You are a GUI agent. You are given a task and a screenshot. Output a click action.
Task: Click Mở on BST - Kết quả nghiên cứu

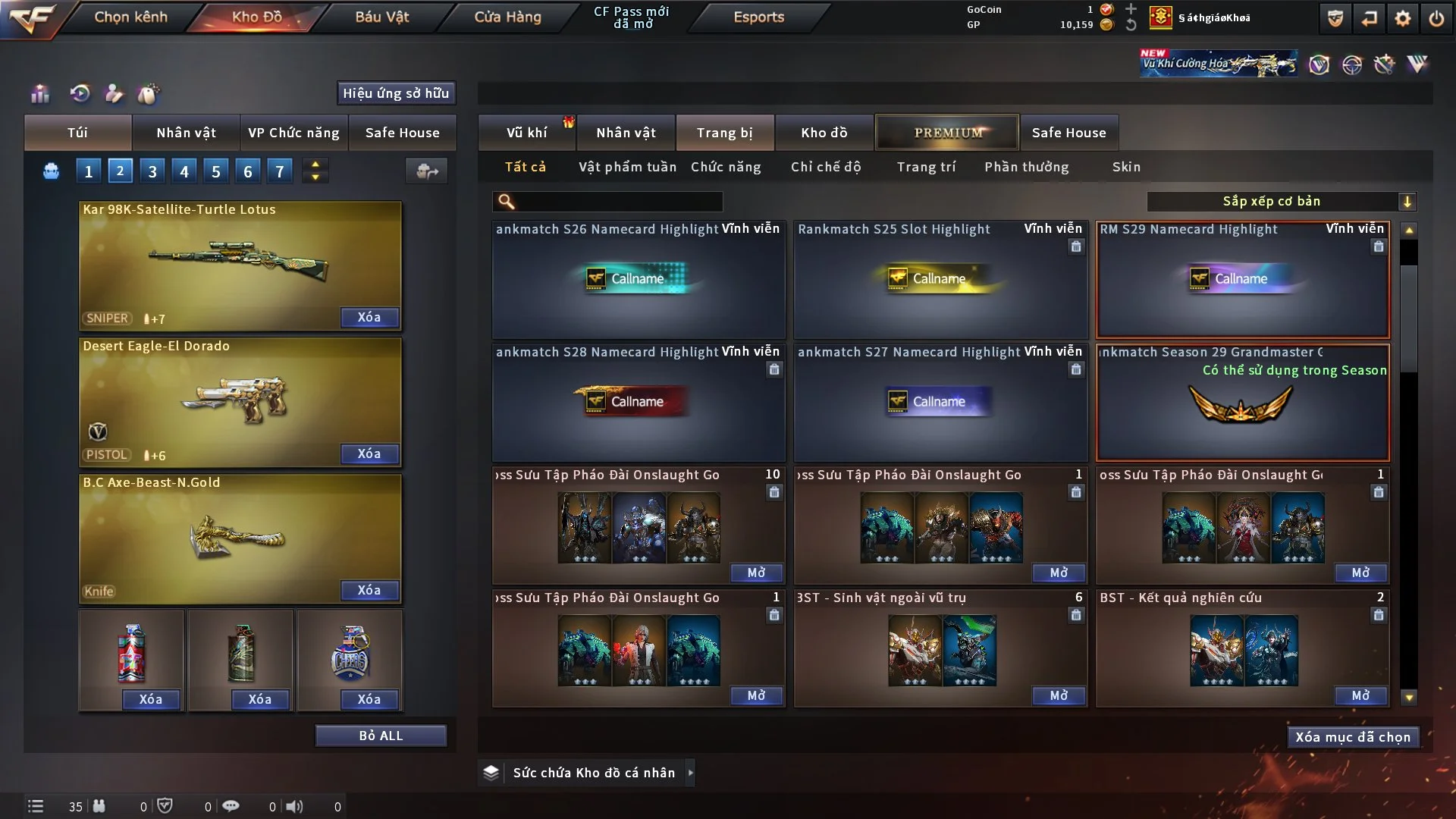tap(1361, 695)
